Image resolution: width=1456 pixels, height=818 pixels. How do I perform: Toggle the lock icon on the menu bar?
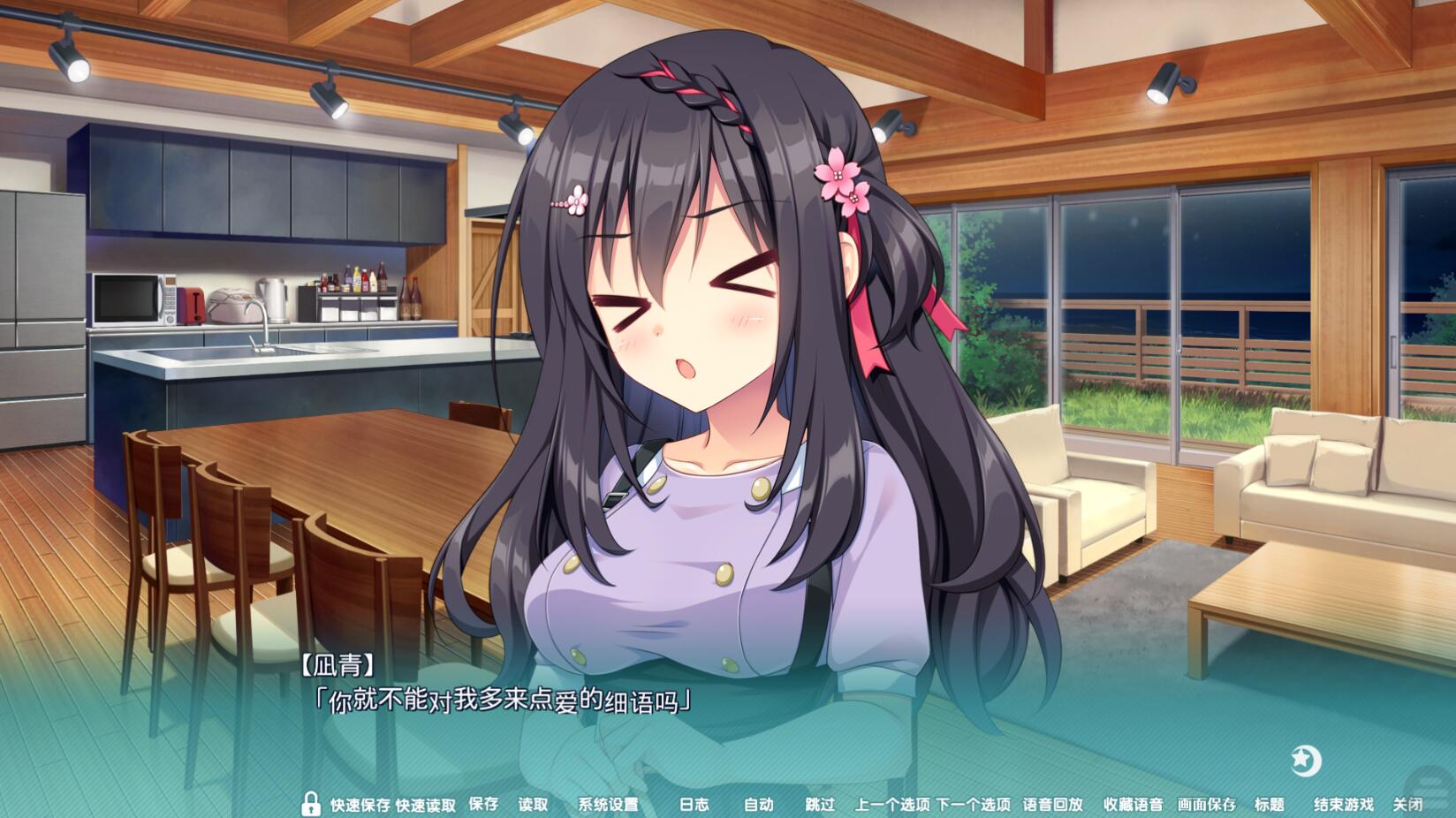click(310, 803)
